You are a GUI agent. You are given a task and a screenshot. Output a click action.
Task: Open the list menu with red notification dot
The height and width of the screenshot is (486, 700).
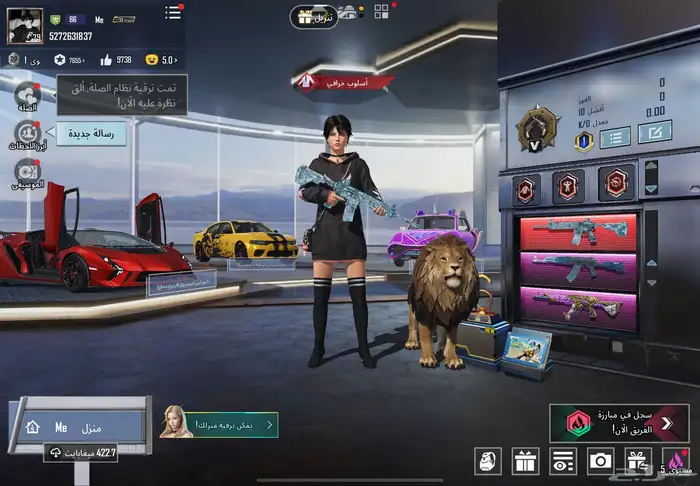click(173, 13)
